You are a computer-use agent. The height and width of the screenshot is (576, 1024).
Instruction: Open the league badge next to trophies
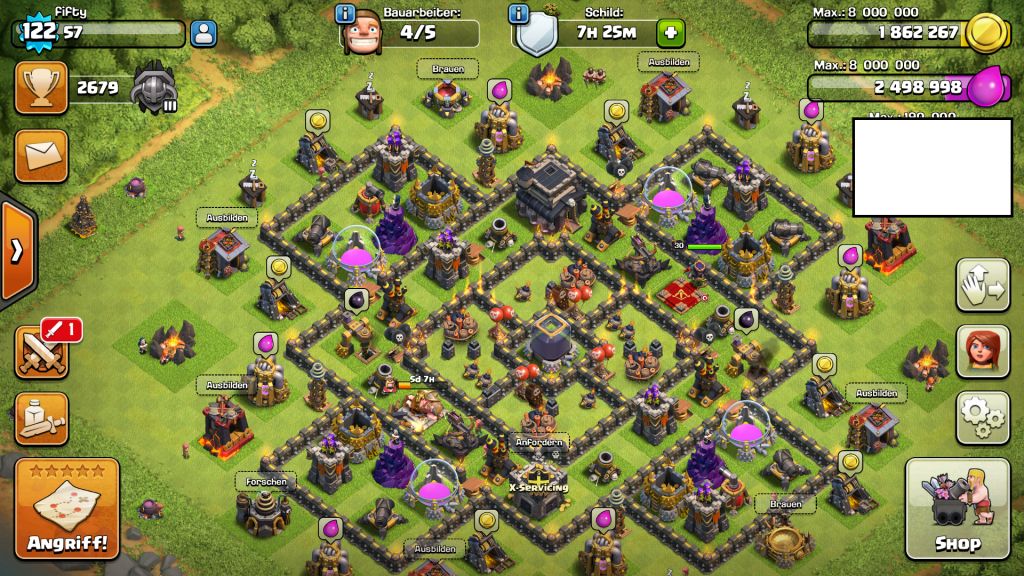pyautogui.click(x=155, y=88)
